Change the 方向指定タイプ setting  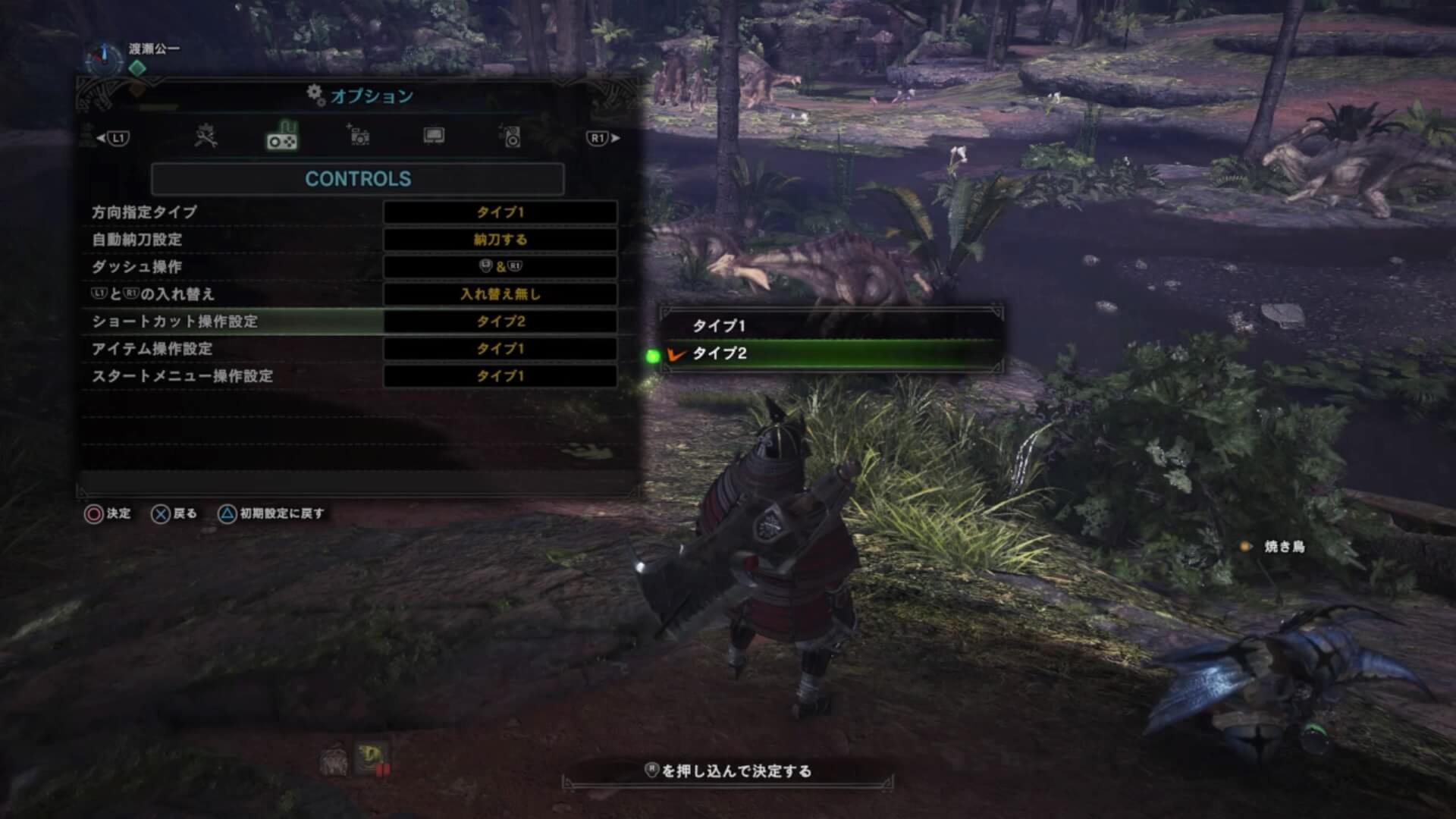coord(500,212)
